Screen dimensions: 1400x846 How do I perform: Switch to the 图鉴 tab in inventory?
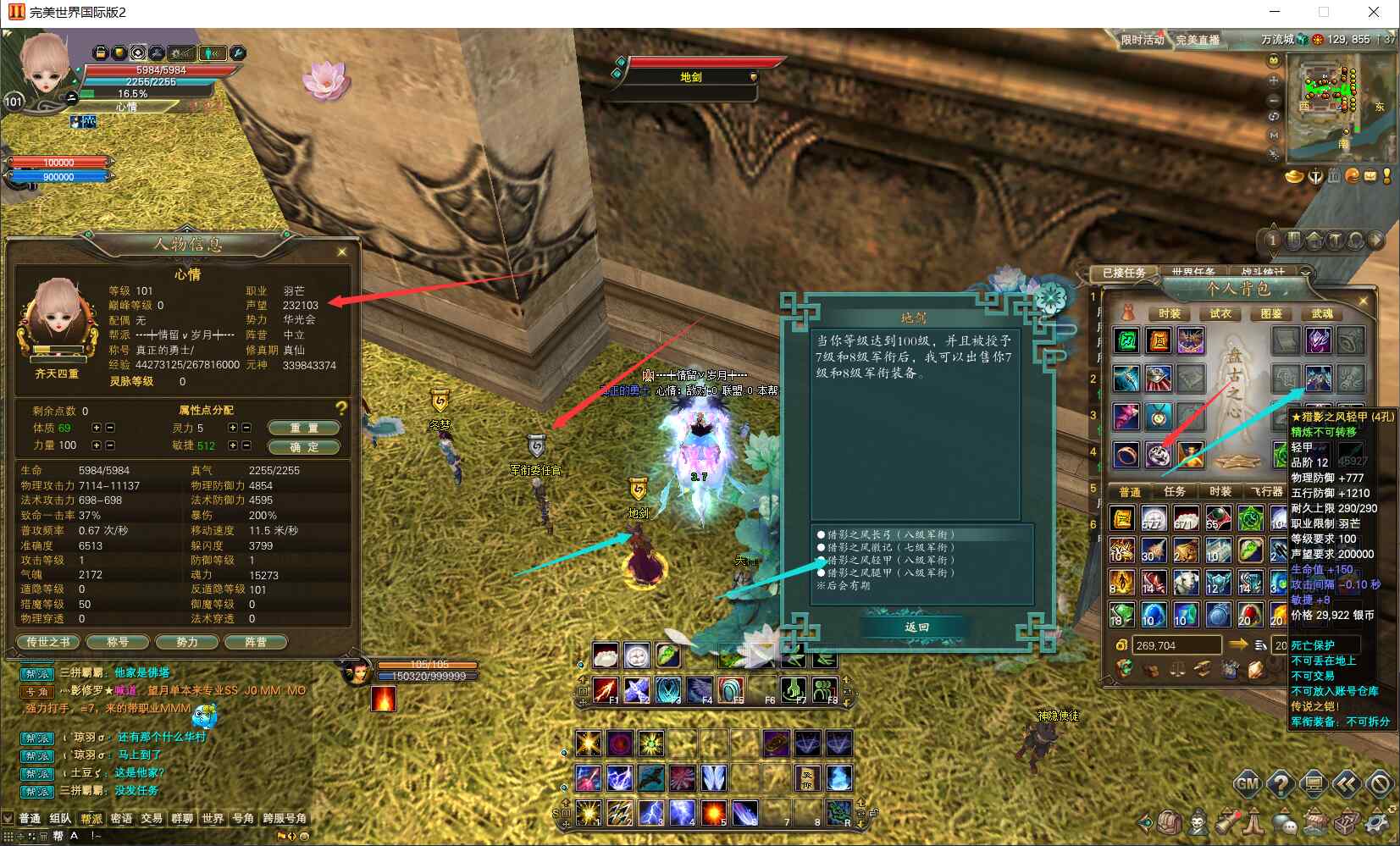coord(1270,313)
